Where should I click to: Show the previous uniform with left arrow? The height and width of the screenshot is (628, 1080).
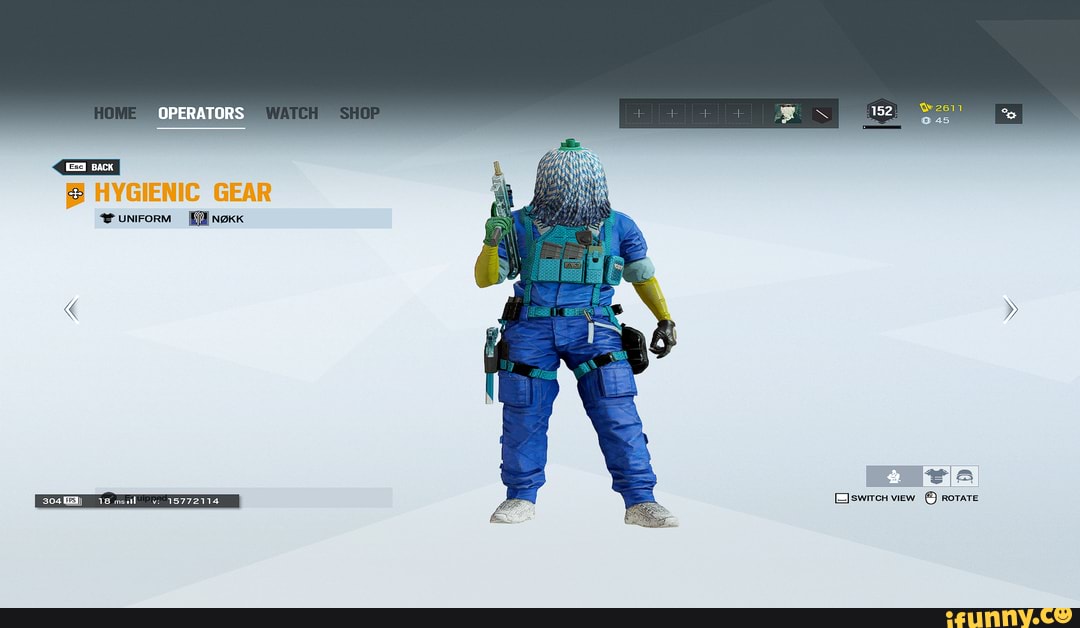(x=71, y=311)
